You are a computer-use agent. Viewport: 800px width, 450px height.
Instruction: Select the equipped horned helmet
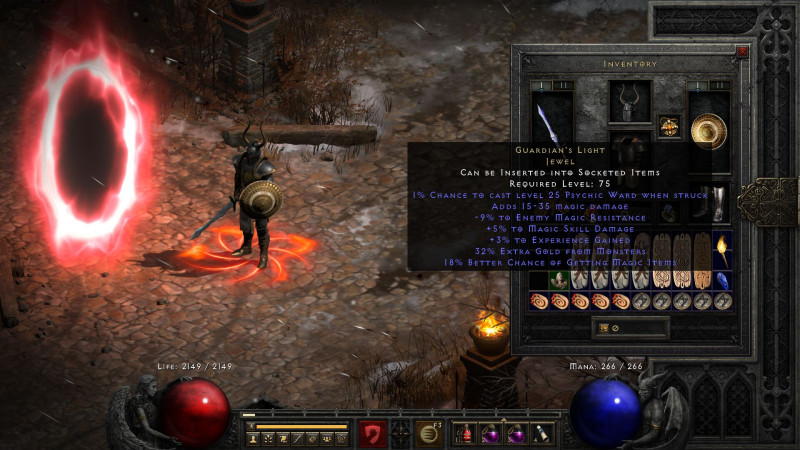coord(630,102)
